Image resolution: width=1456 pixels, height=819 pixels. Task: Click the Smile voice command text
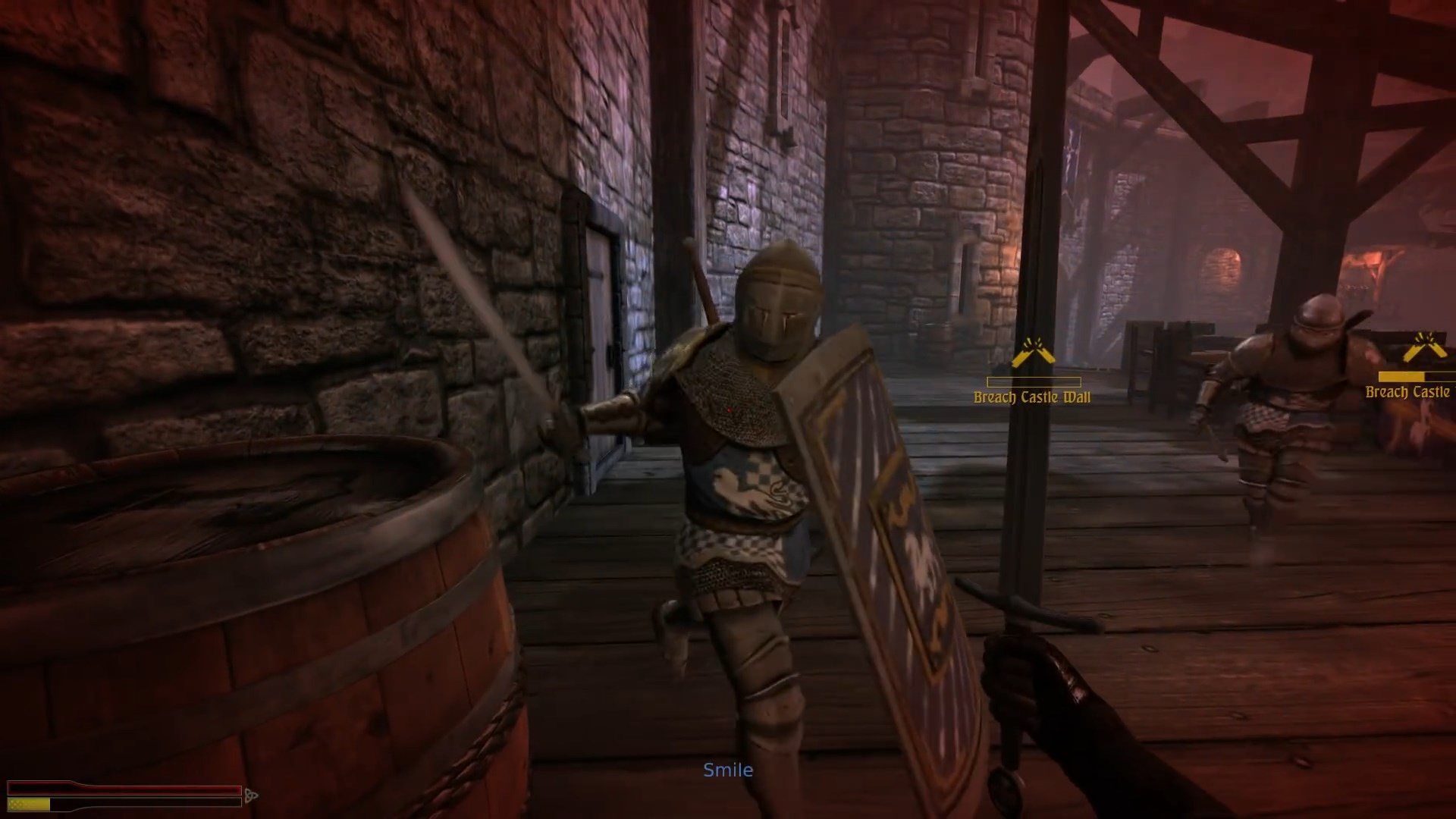point(728,769)
